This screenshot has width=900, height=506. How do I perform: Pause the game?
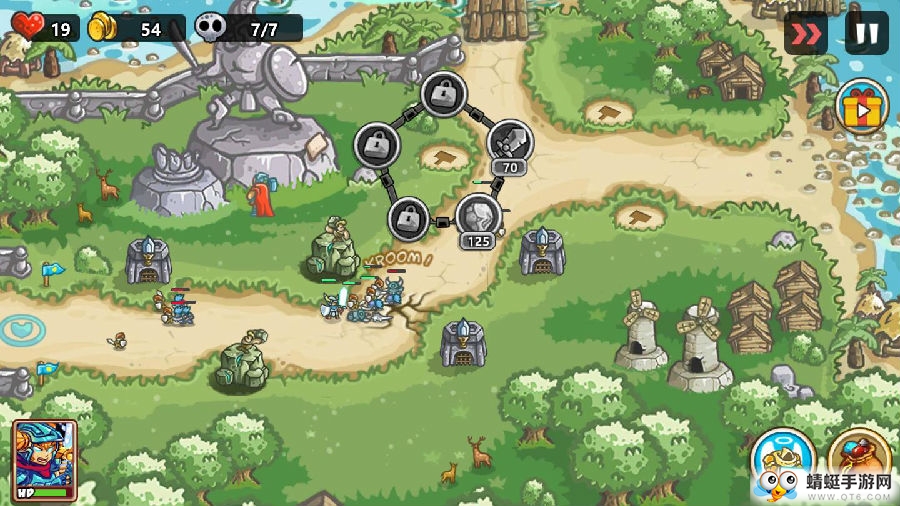tap(866, 33)
